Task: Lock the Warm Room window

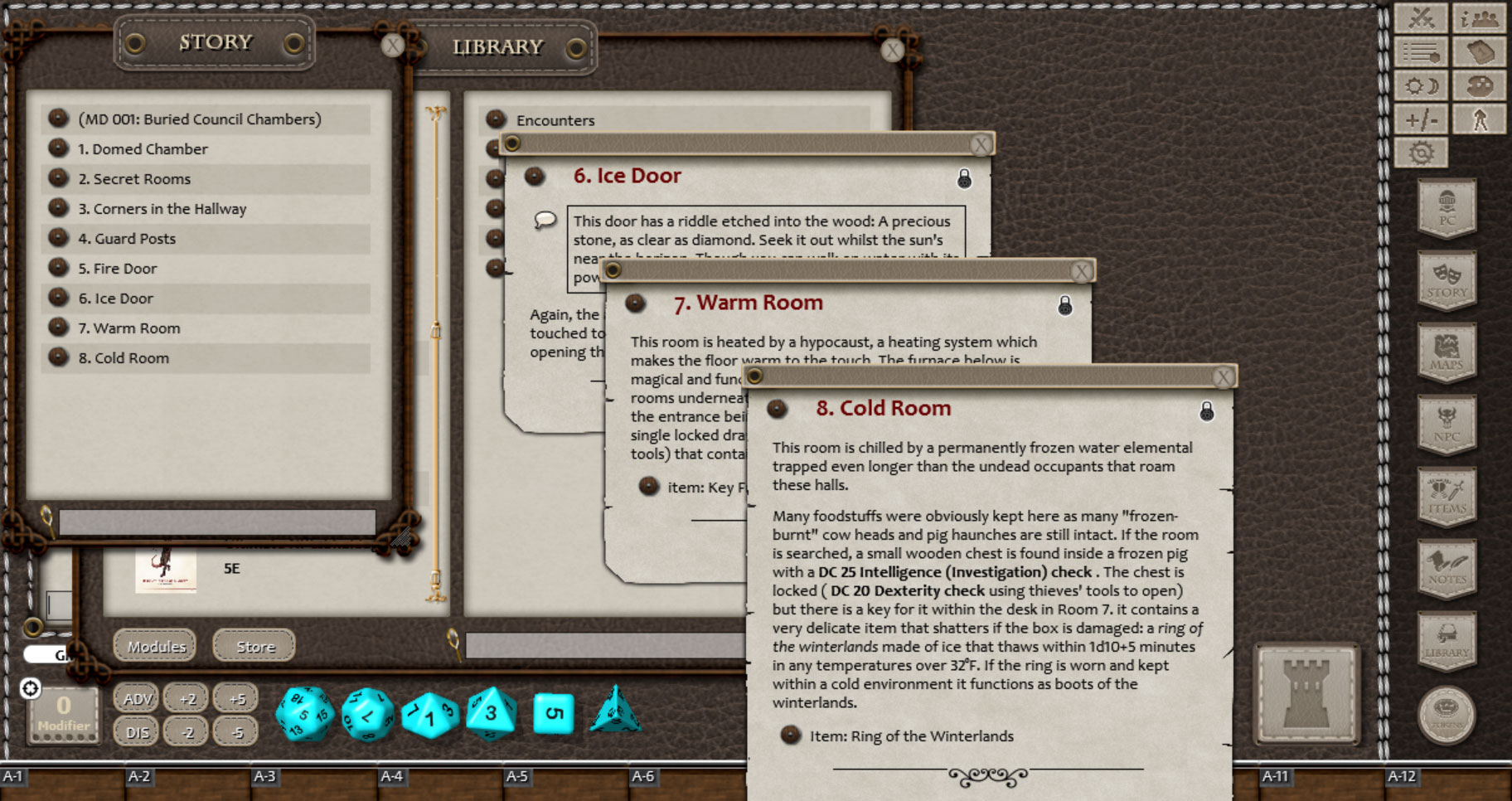Action: pos(1064,305)
